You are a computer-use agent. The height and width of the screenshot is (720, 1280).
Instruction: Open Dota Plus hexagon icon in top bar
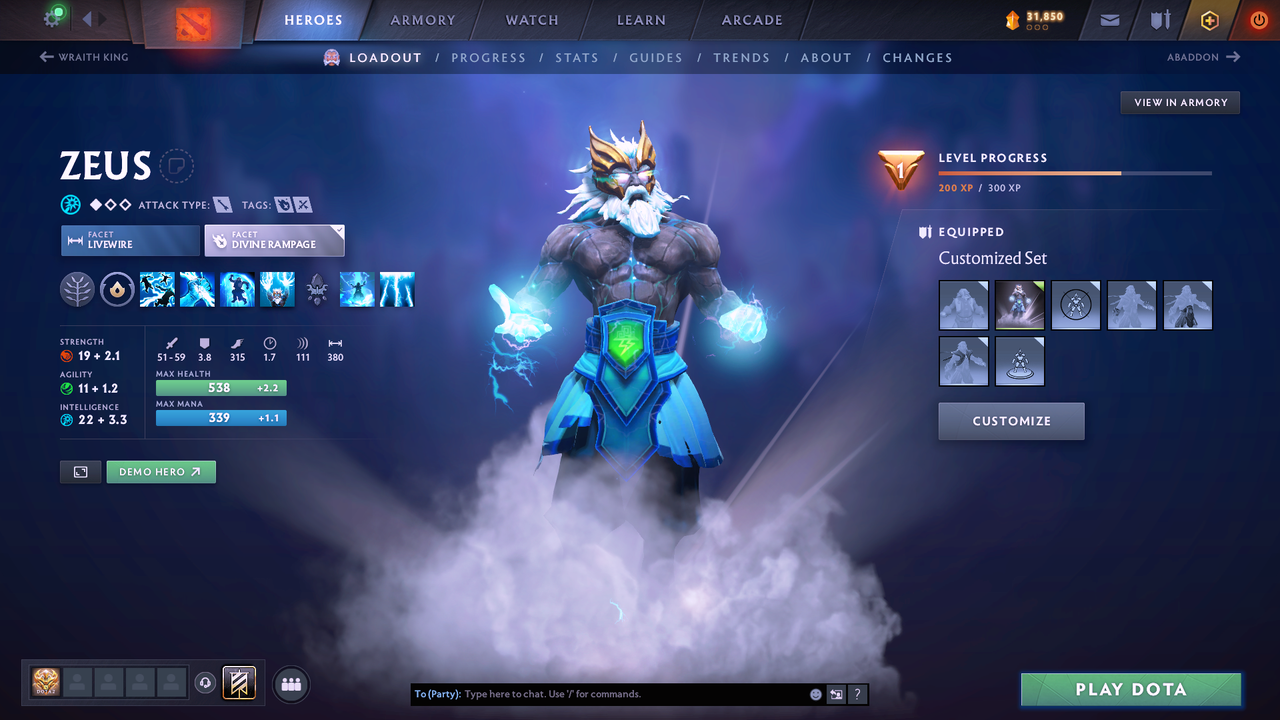point(1210,19)
